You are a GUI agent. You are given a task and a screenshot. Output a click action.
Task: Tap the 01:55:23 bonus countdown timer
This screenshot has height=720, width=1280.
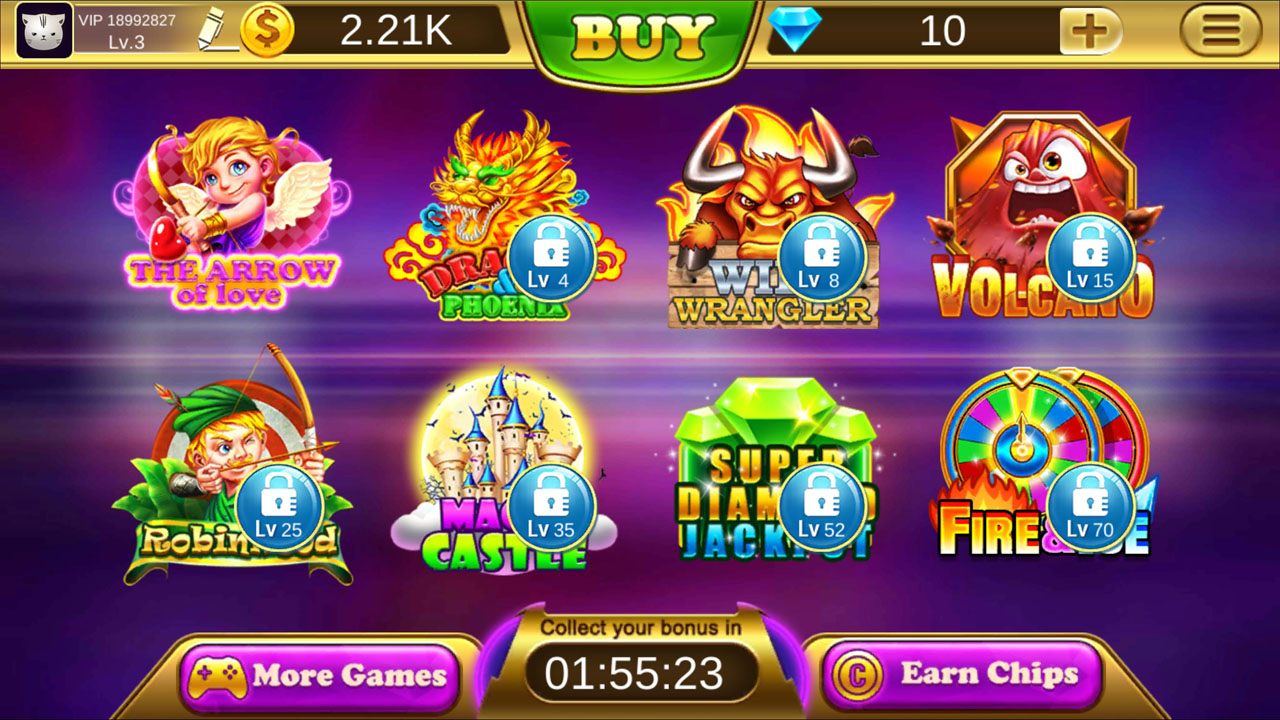coord(640,673)
